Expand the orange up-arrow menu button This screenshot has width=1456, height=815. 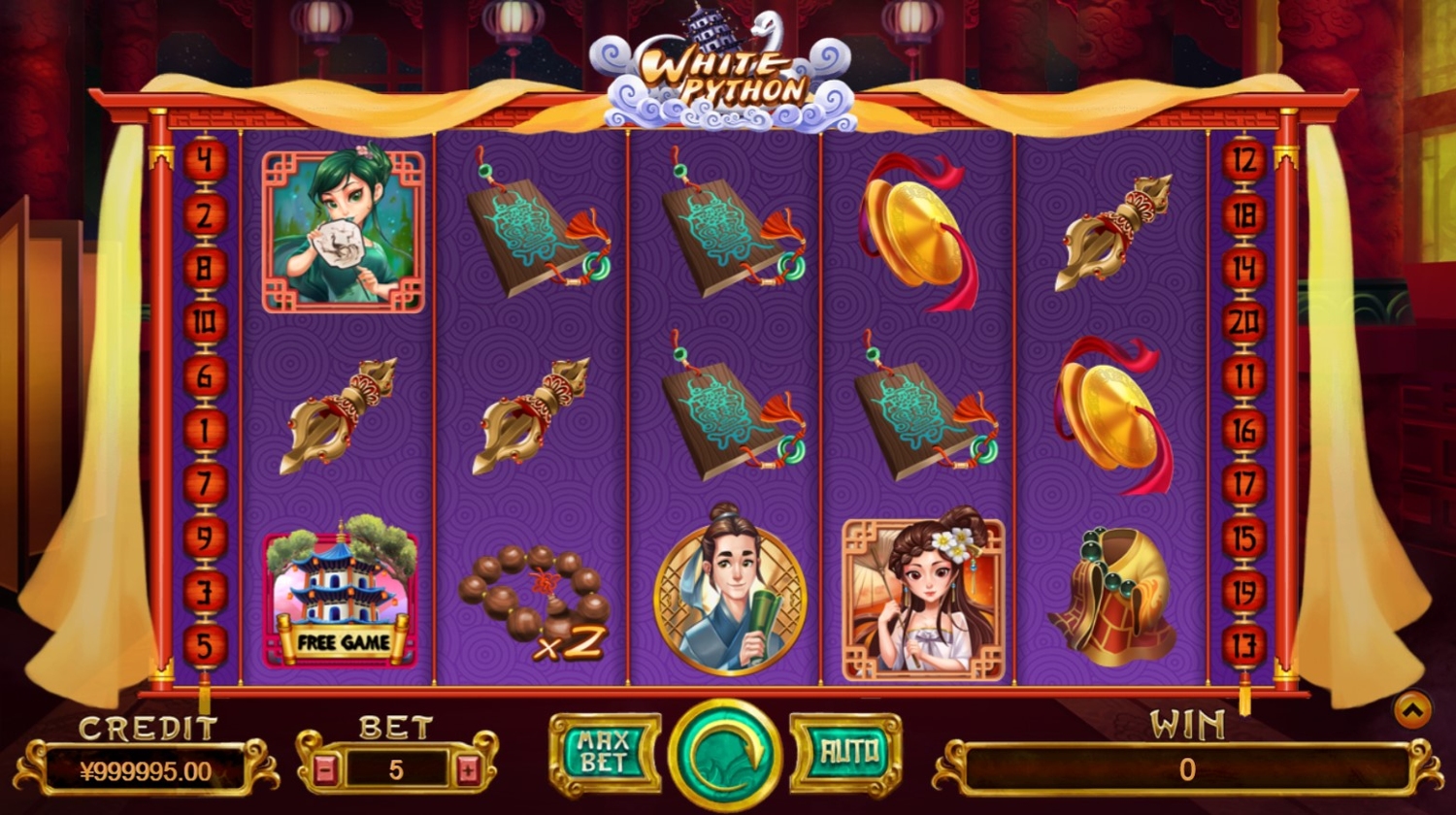click(1412, 711)
